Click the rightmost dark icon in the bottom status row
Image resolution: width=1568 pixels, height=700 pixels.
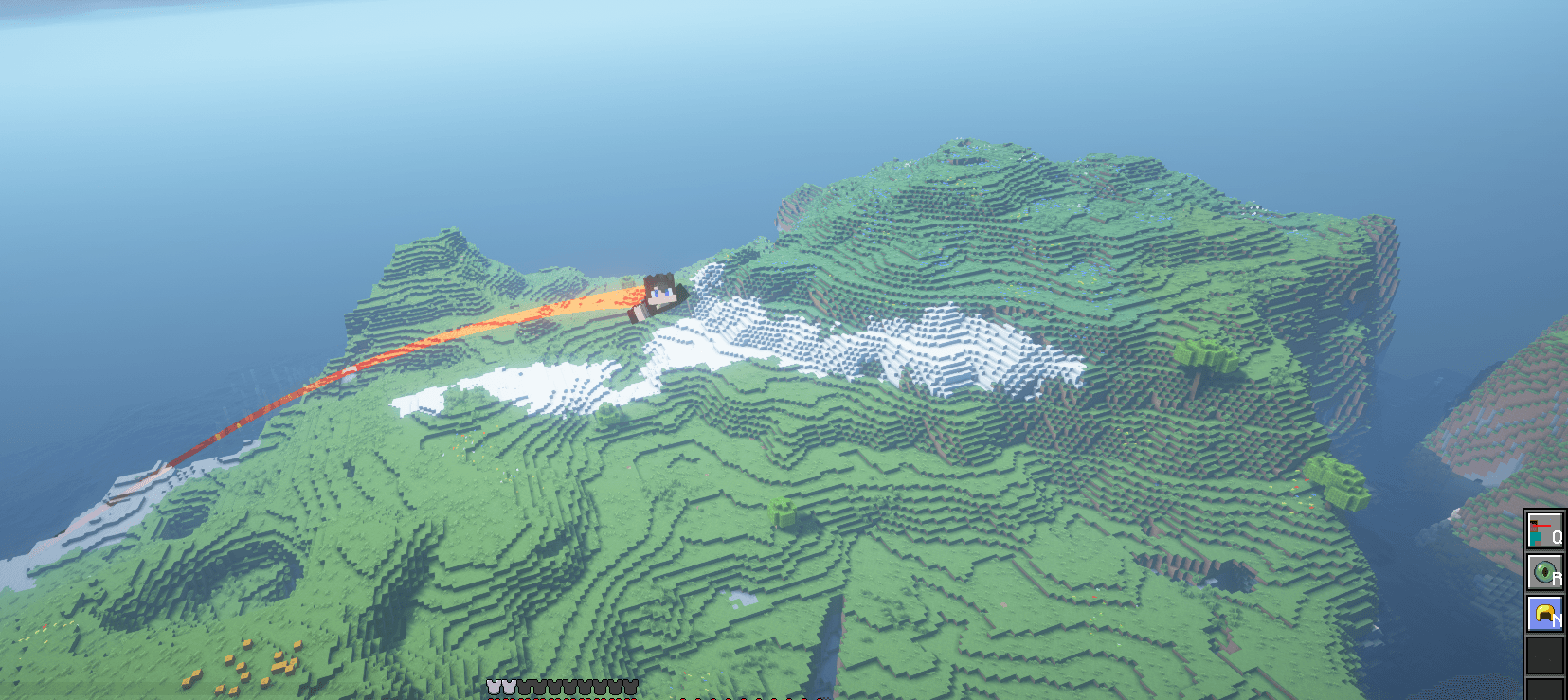[633, 686]
